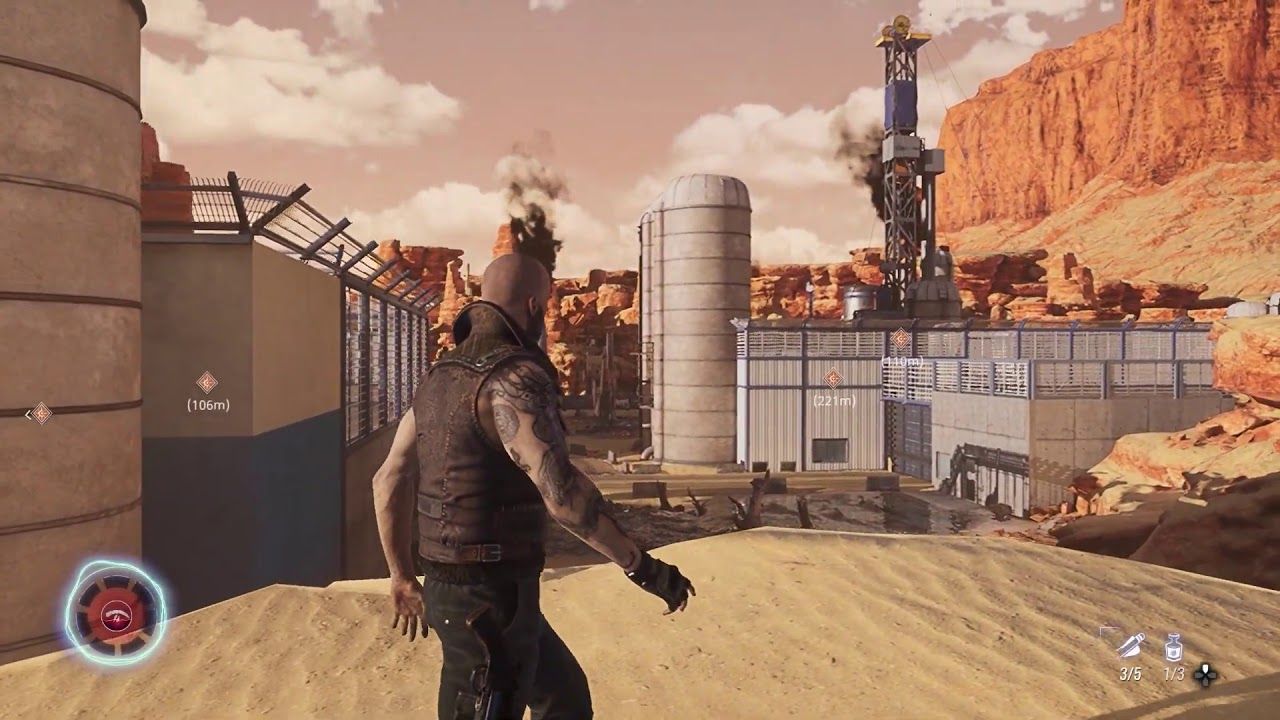This screenshot has height=720, width=1280.
Task: Select the throwing knife item icon
Action: pyautogui.click(x=1129, y=647)
